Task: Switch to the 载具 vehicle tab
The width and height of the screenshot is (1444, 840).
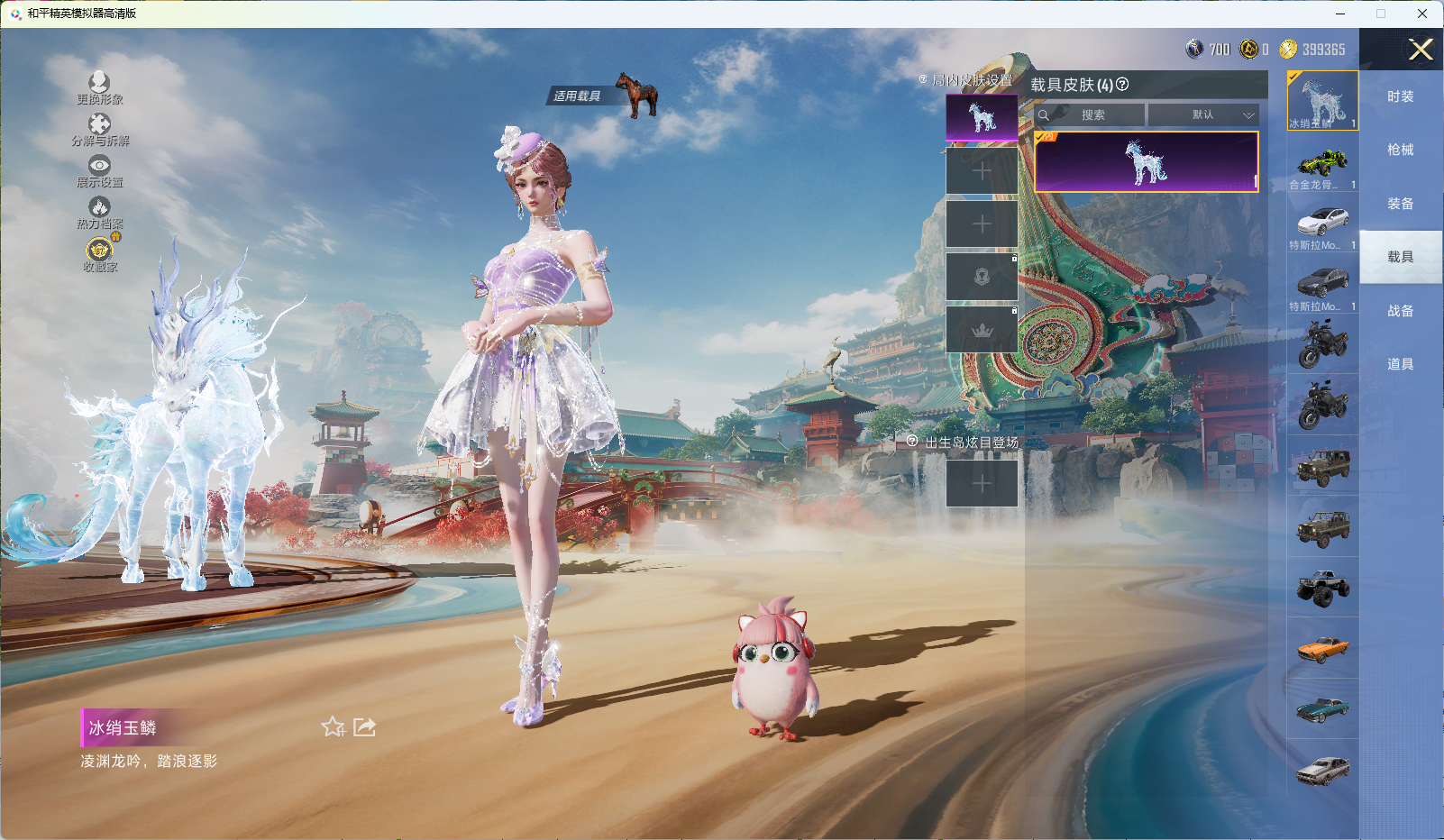Action: pyautogui.click(x=1400, y=257)
